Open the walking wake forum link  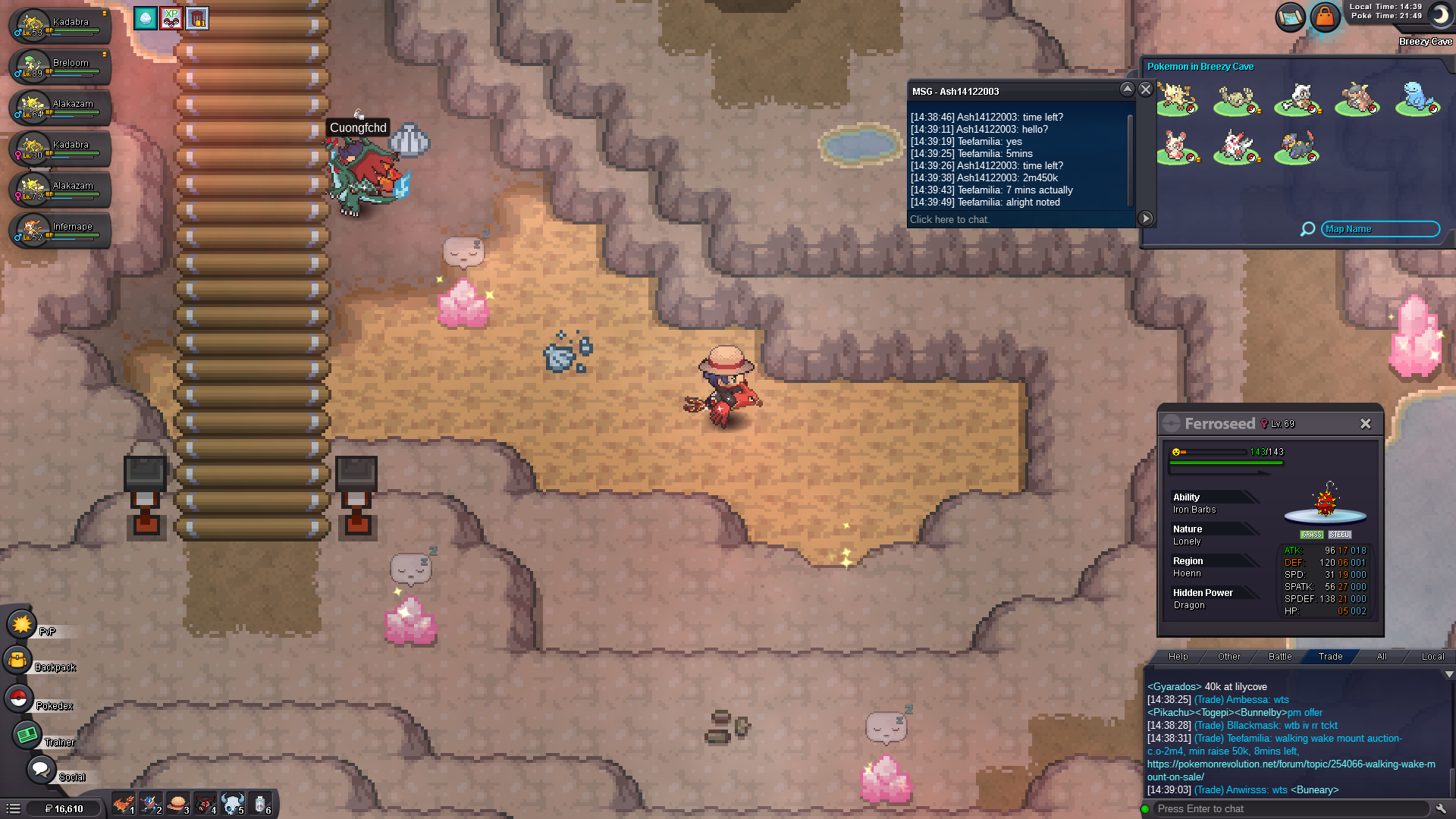pos(1291,764)
